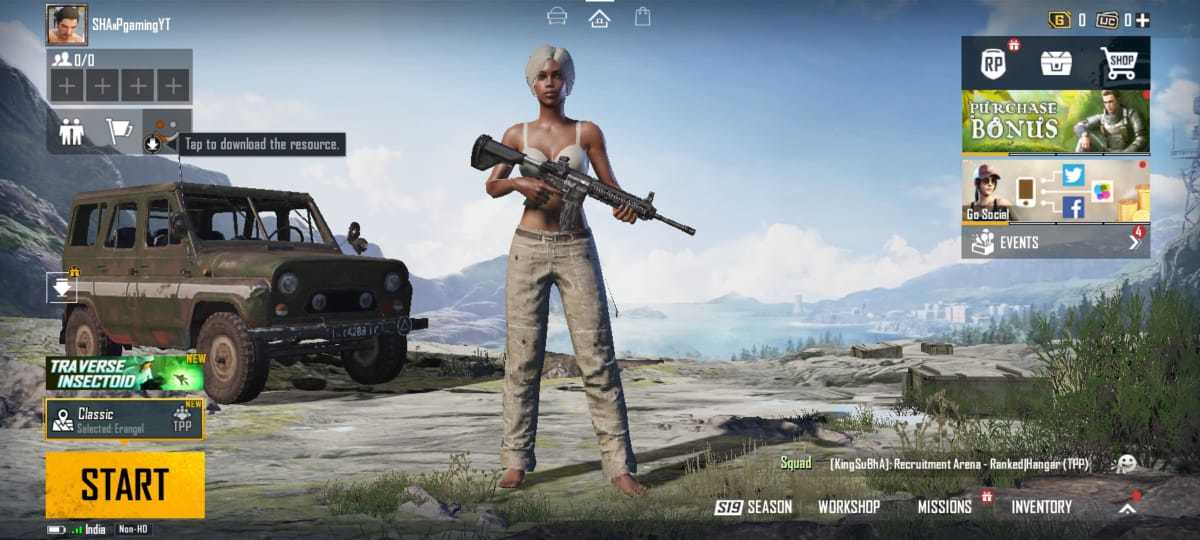
Task: Select the home lobby icon
Action: point(600,18)
